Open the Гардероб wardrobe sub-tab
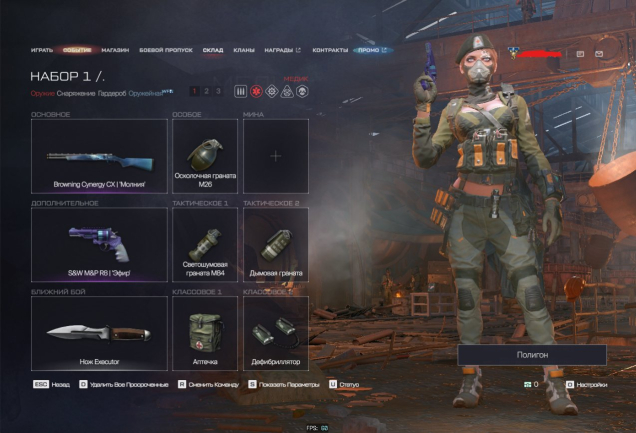This screenshot has width=636, height=433. click(112, 93)
